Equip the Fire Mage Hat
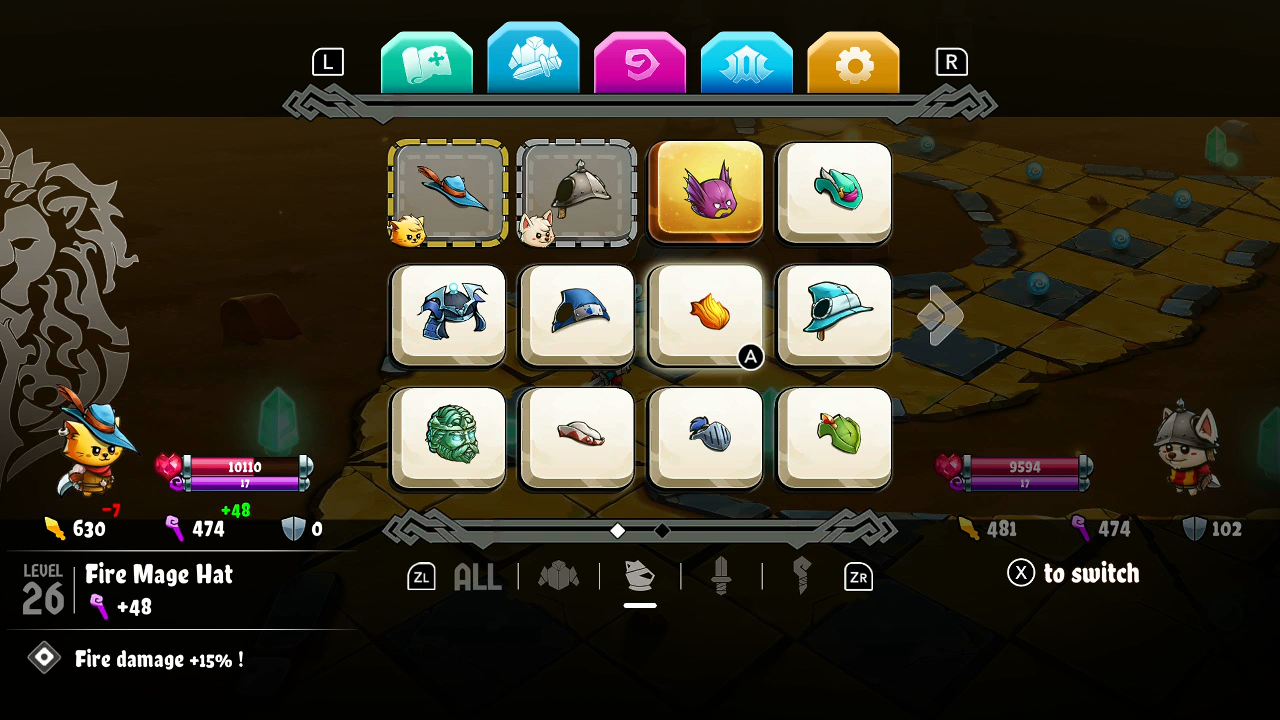1280x720 pixels. click(x=705, y=315)
